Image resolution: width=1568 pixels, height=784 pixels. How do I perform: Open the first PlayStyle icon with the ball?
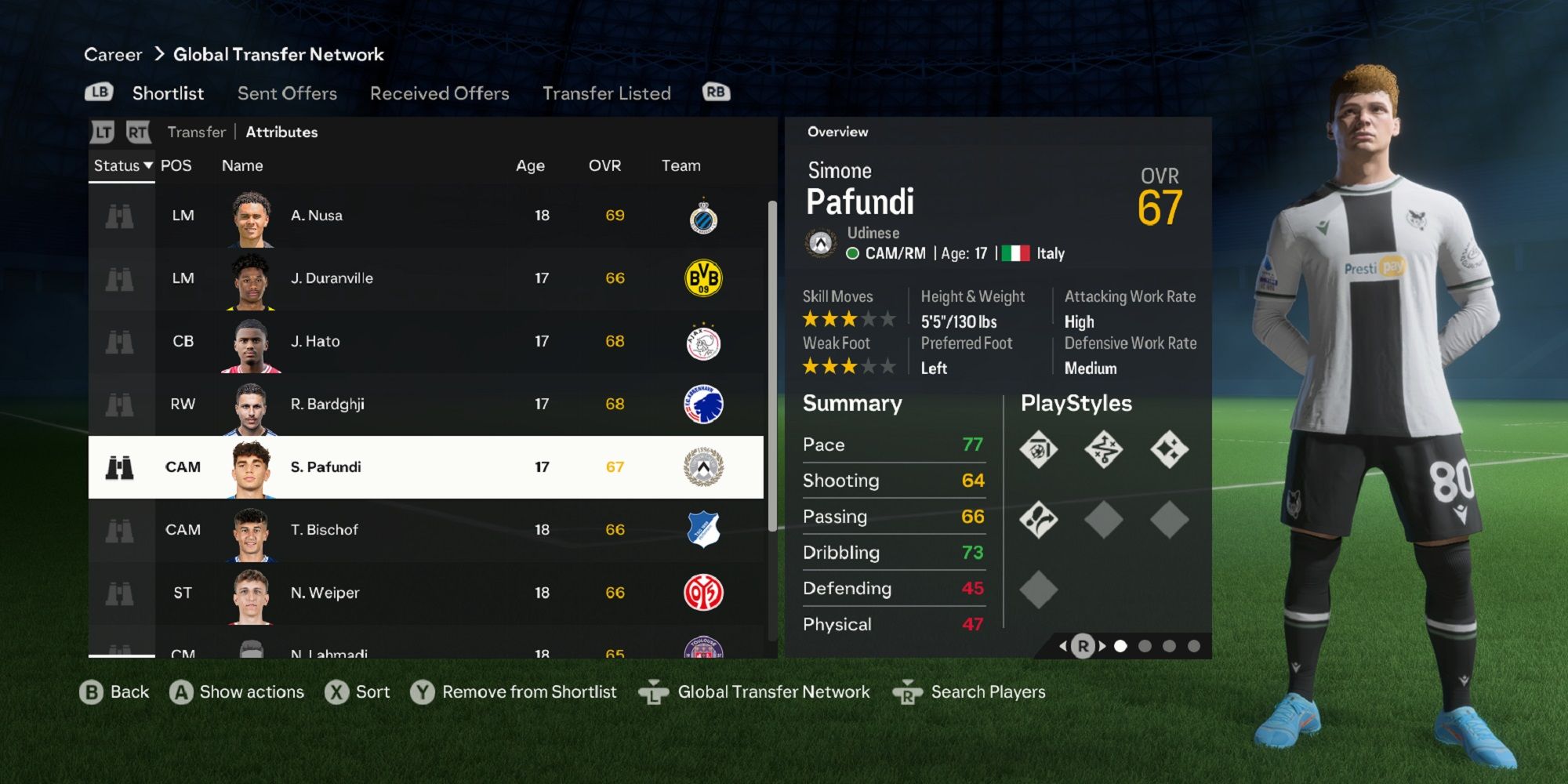[x=1039, y=449]
